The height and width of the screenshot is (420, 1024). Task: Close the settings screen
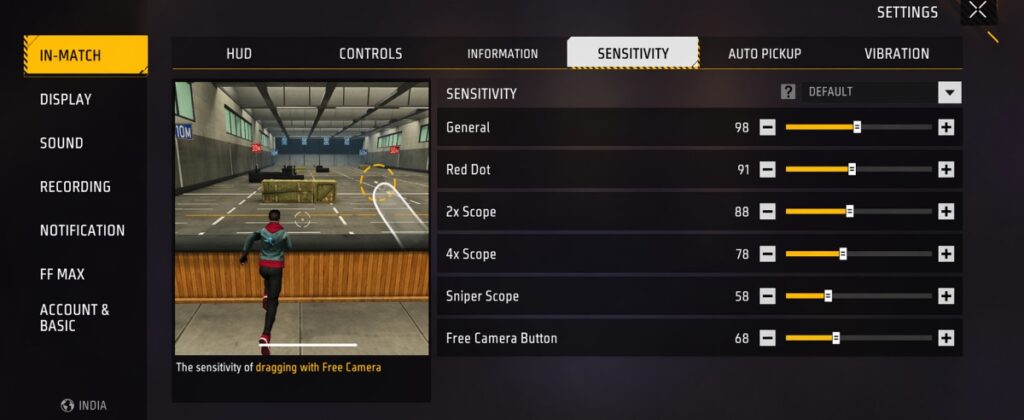[978, 11]
